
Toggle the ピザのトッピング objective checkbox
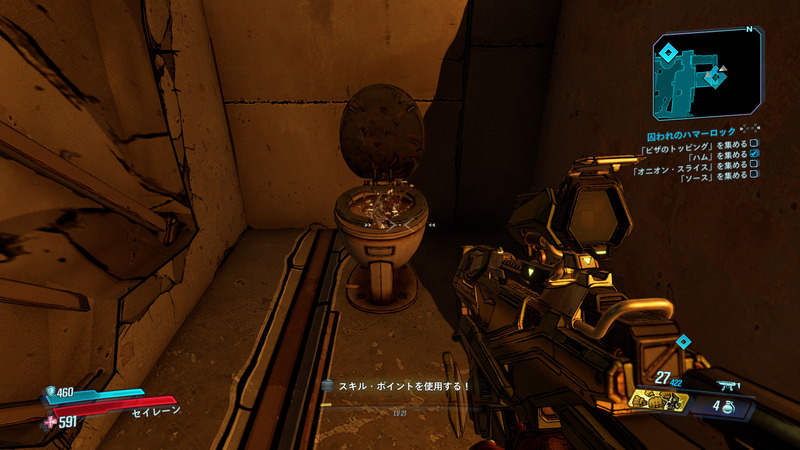pos(754,143)
